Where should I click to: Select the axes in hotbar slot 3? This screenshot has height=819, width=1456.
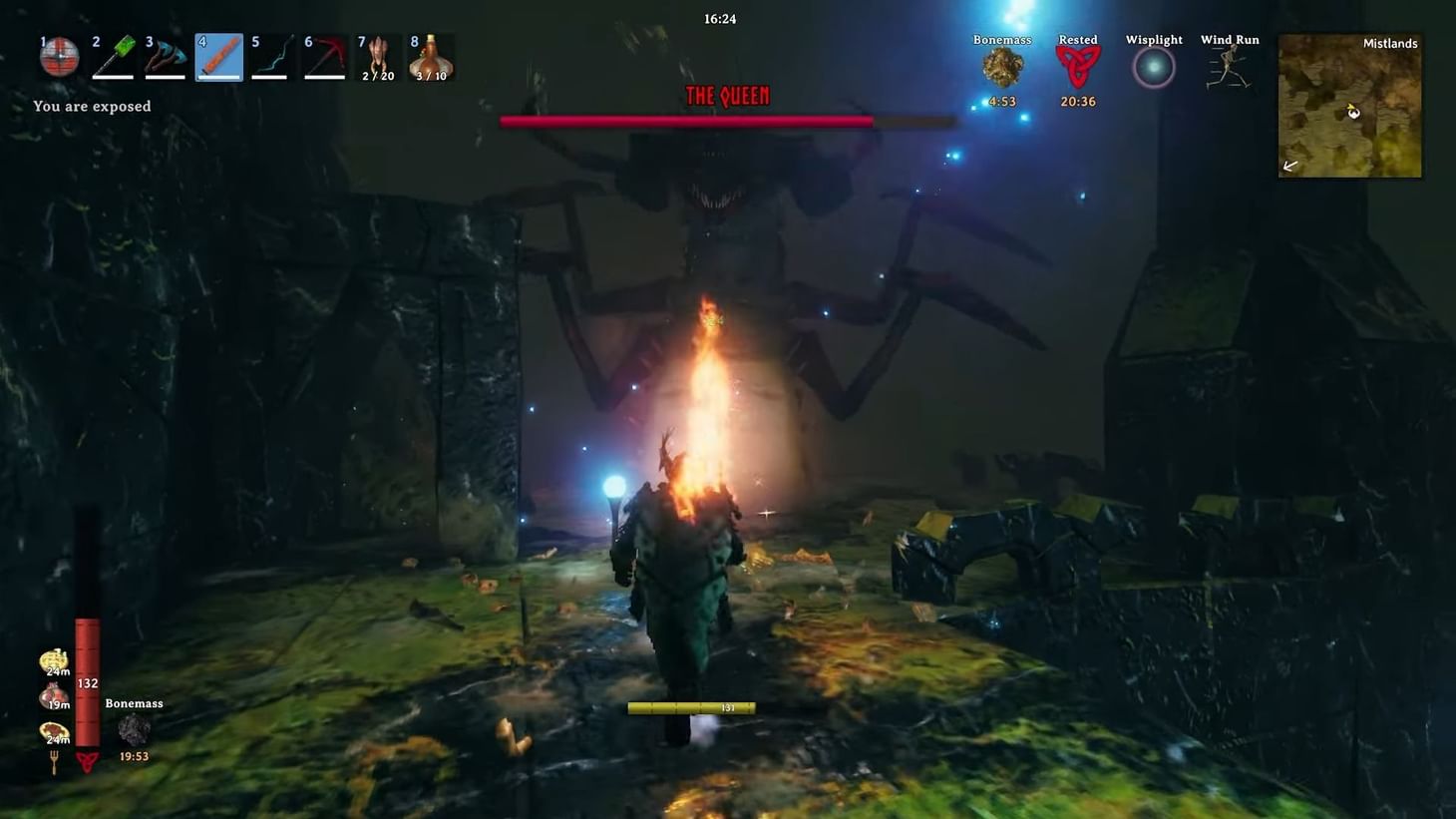pos(166,56)
